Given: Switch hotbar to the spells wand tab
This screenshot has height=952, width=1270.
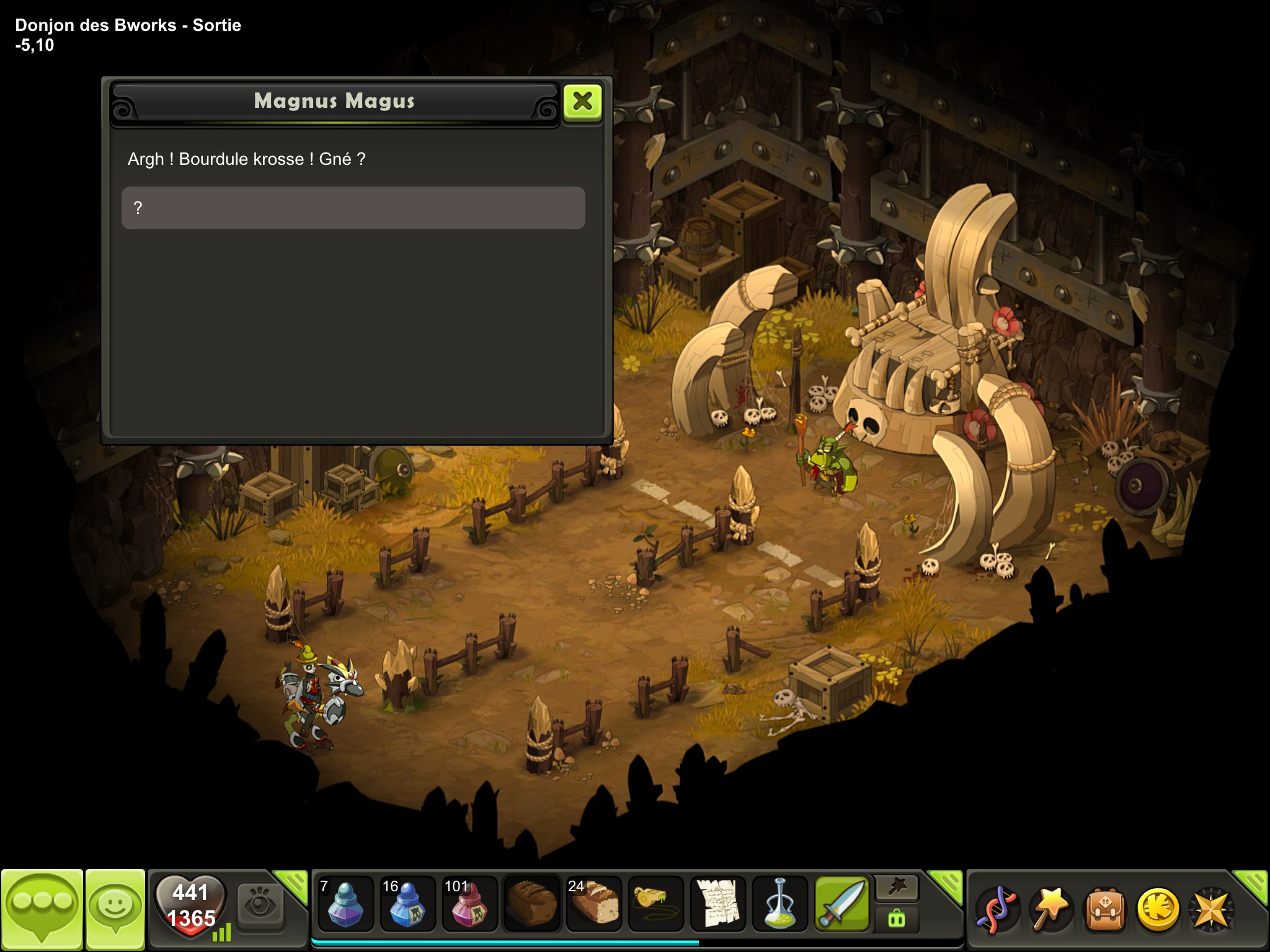Looking at the screenshot, I should (x=897, y=889).
